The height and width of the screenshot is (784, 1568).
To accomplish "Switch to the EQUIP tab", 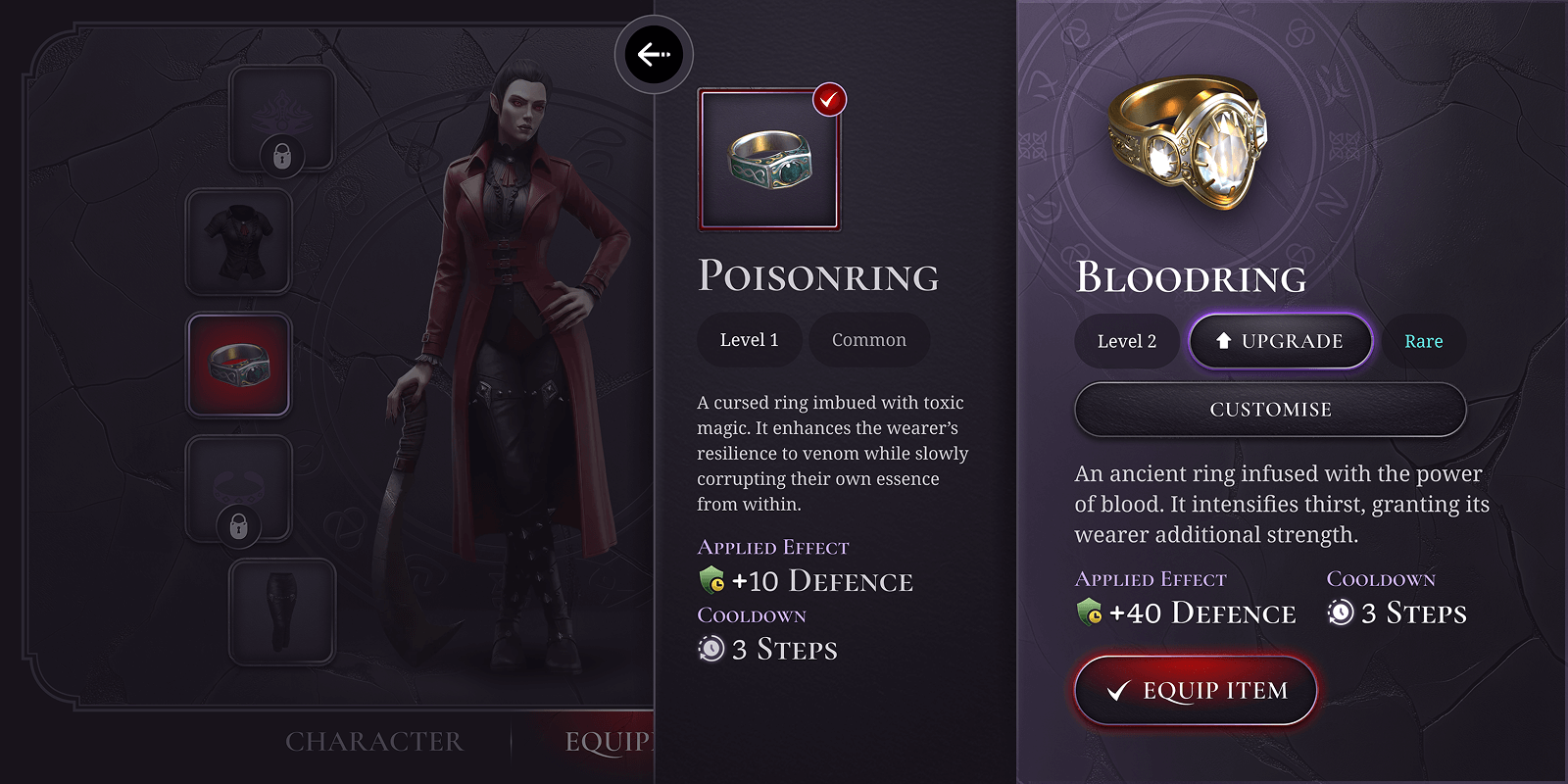I will coord(608,742).
